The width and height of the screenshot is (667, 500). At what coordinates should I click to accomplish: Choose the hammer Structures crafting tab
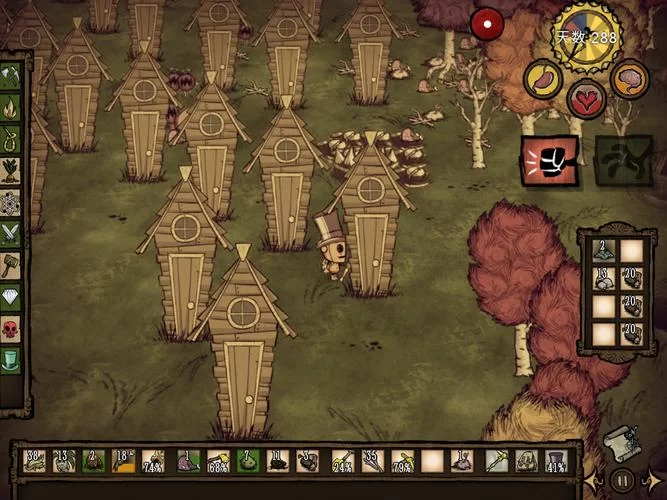(x=11, y=264)
